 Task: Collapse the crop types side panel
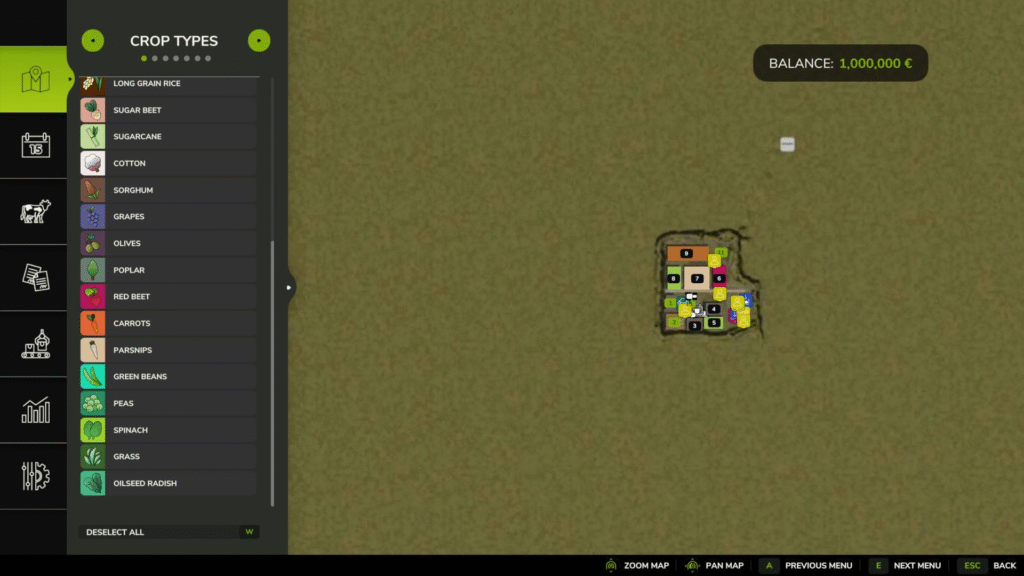pos(289,288)
